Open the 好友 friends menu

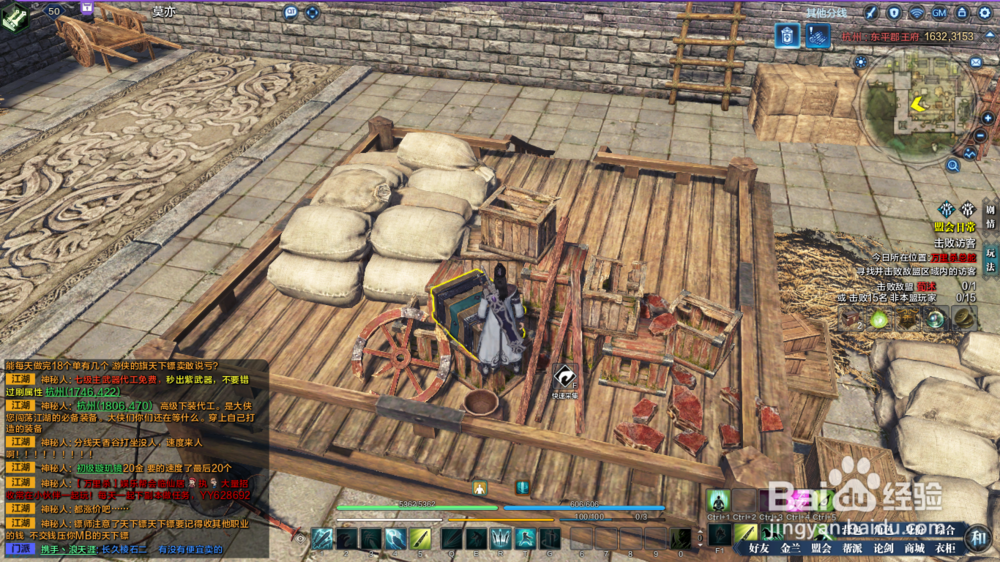click(x=760, y=548)
